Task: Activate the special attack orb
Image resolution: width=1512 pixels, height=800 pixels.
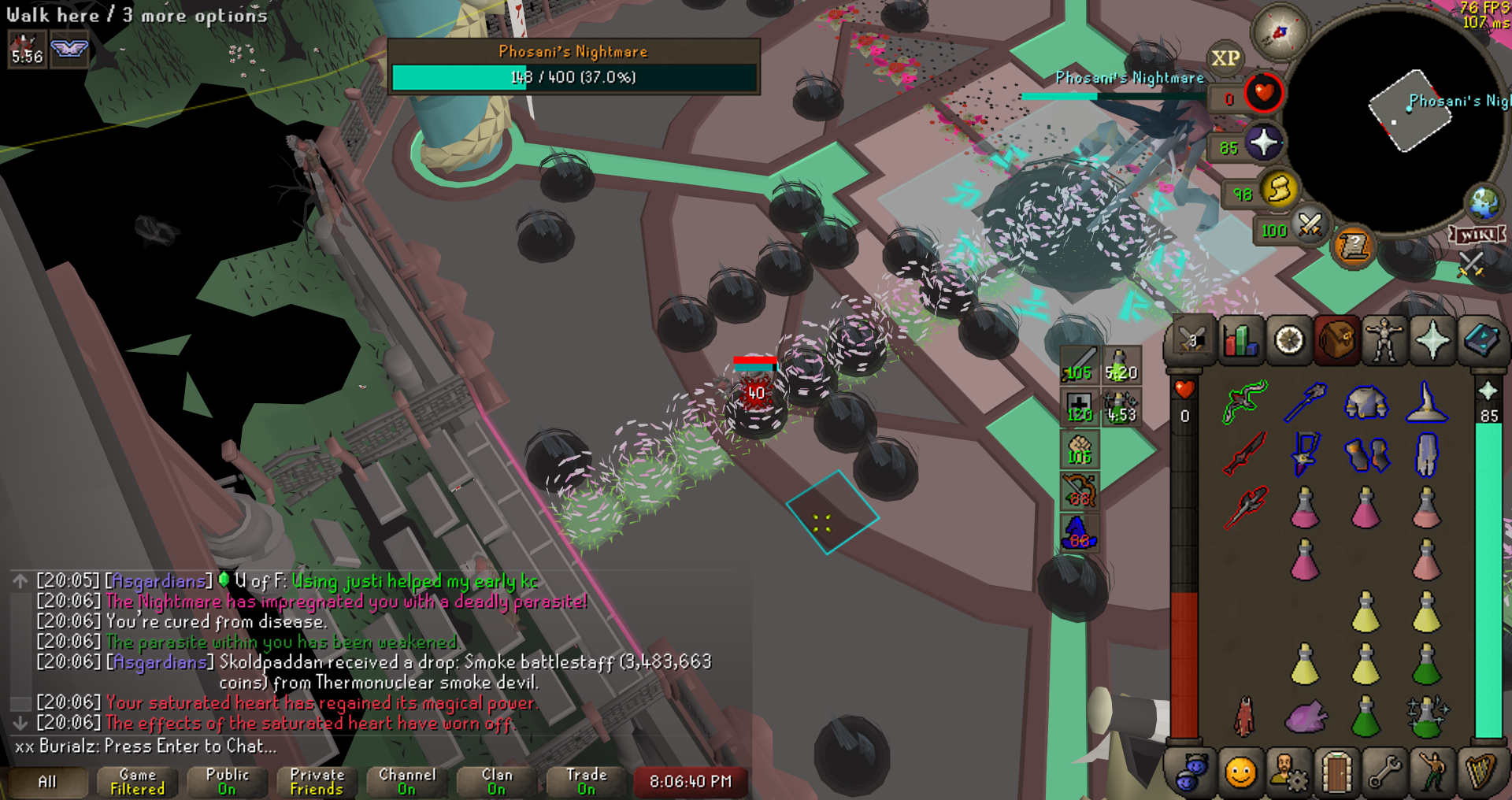Action: point(1310,226)
